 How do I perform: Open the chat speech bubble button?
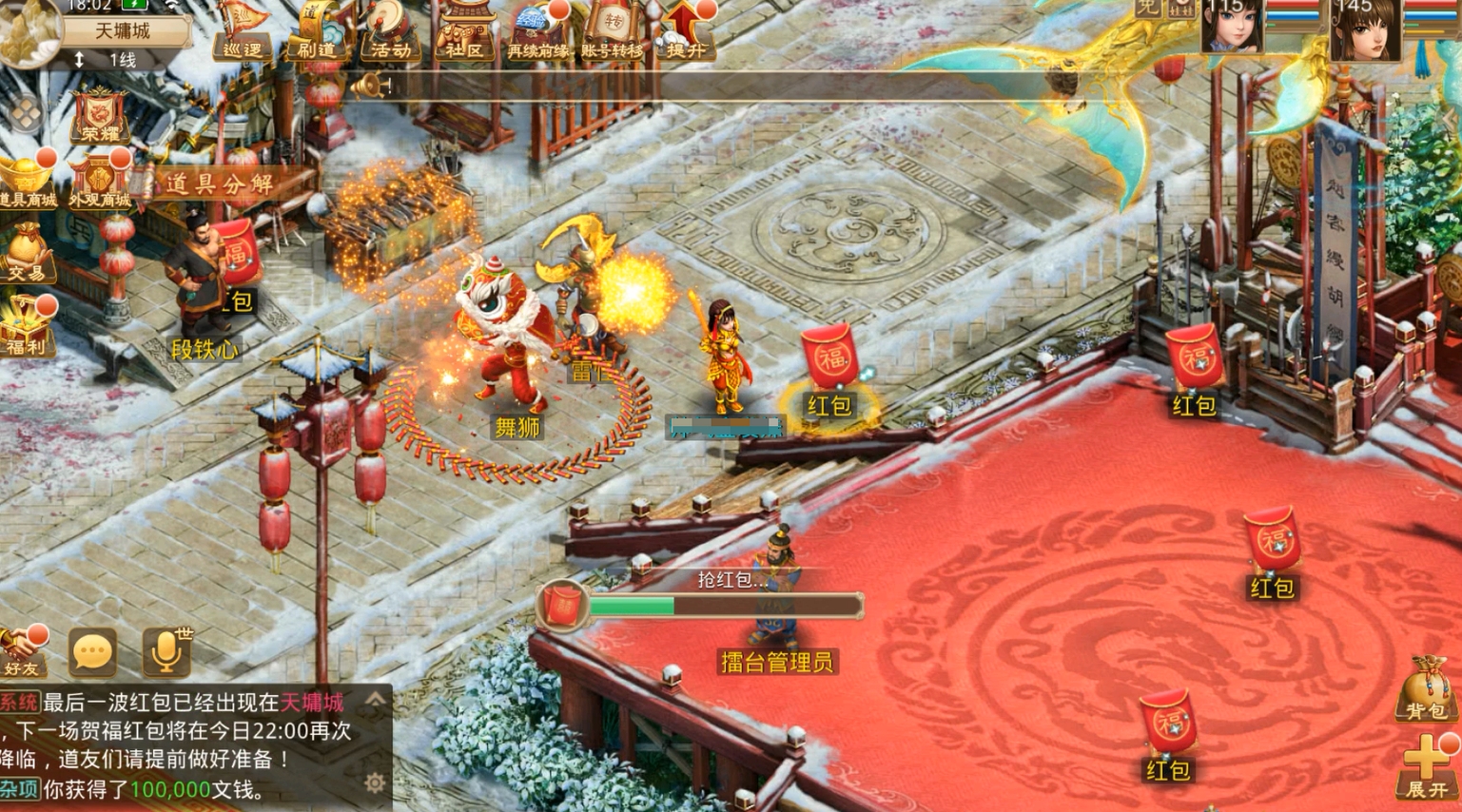pyautogui.click(x=92, y=652)
